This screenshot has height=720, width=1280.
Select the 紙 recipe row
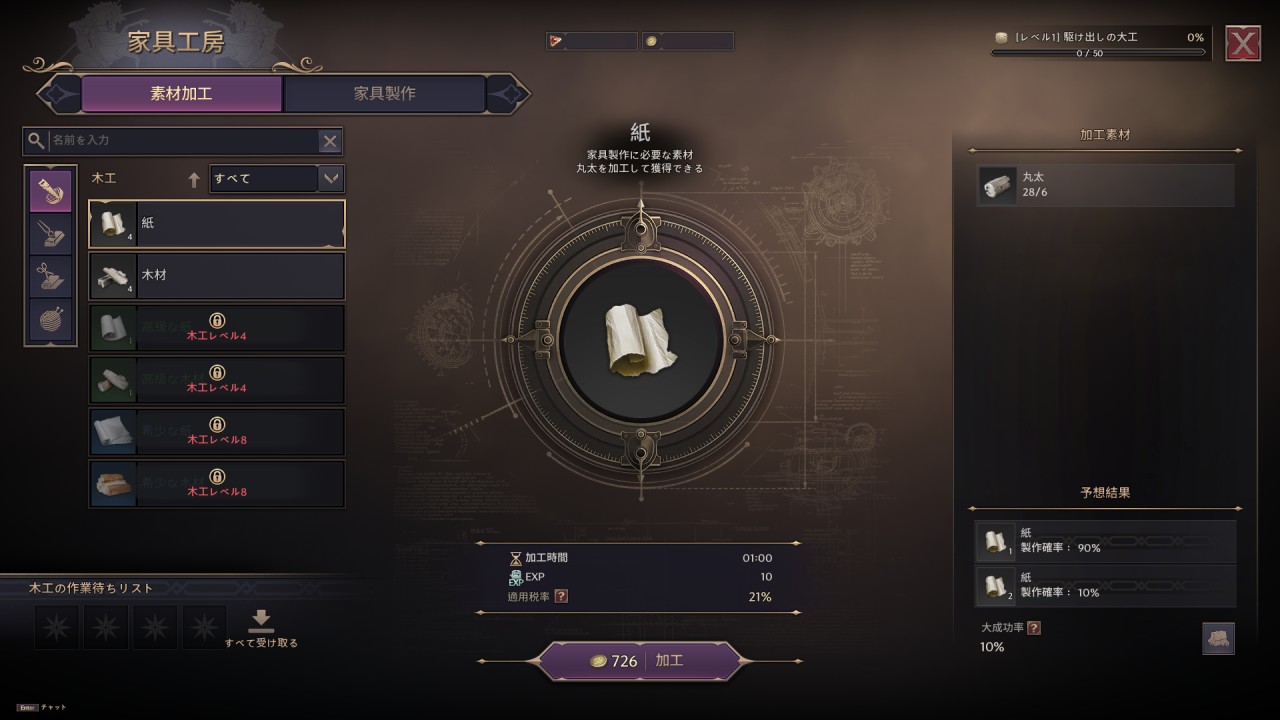tap(217, 224)
